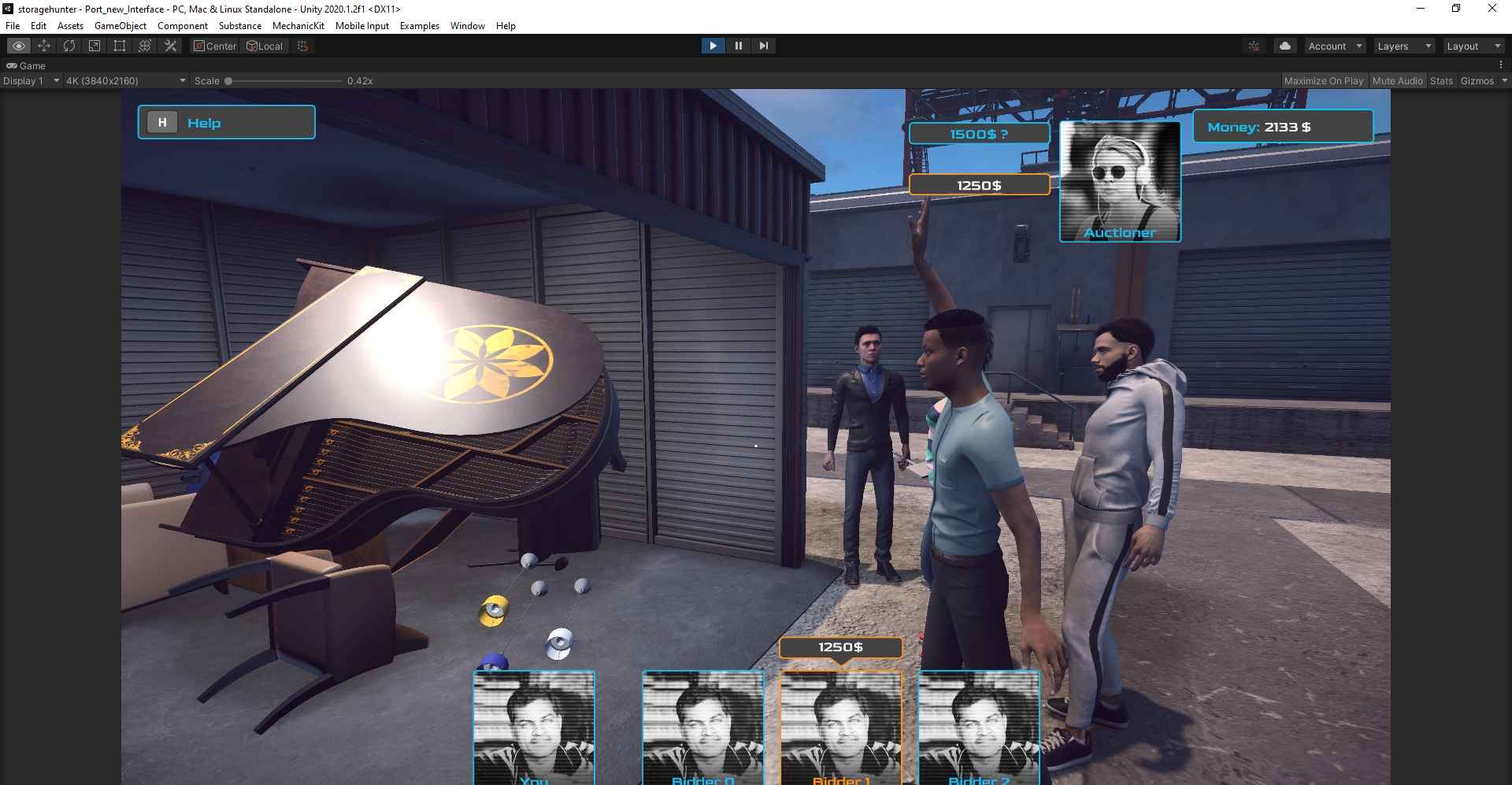This screenshot has height=785, width=1512.
Task: Open Unity Collaborate via the cloud icon
Action: pos(1285,46)
